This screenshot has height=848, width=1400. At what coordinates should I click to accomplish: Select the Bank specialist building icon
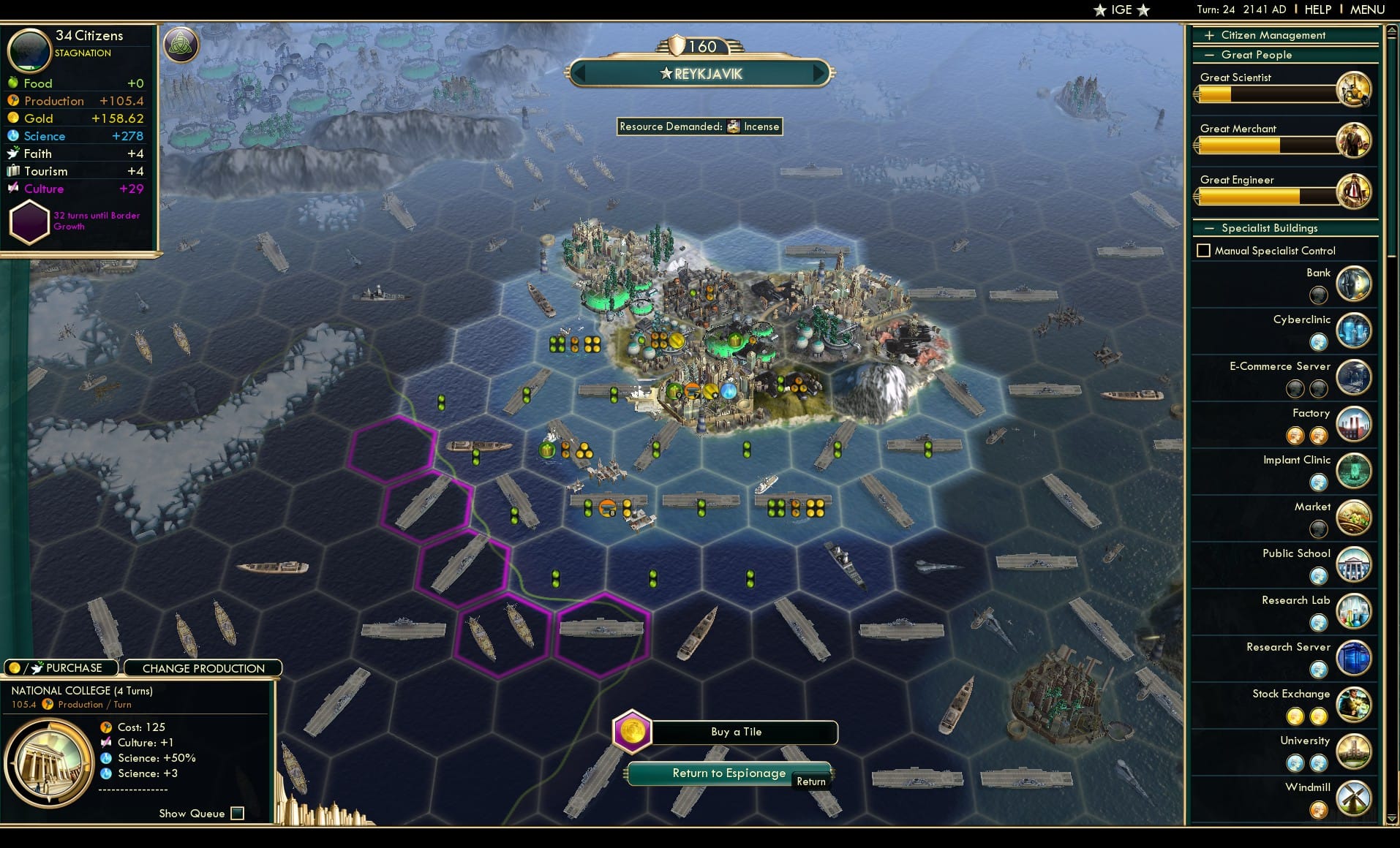coord(1354,284)
